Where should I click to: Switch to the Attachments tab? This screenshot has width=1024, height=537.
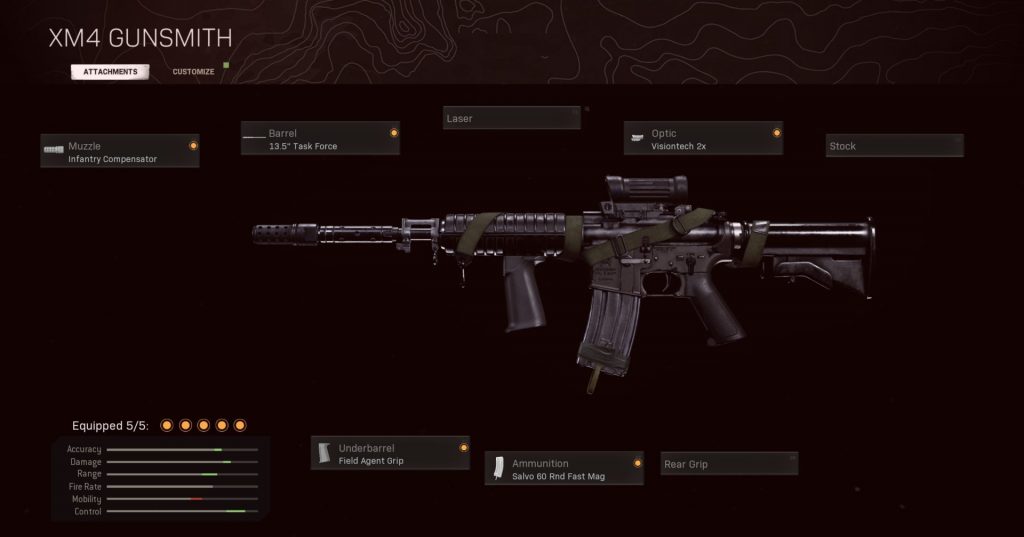point(110,72)
